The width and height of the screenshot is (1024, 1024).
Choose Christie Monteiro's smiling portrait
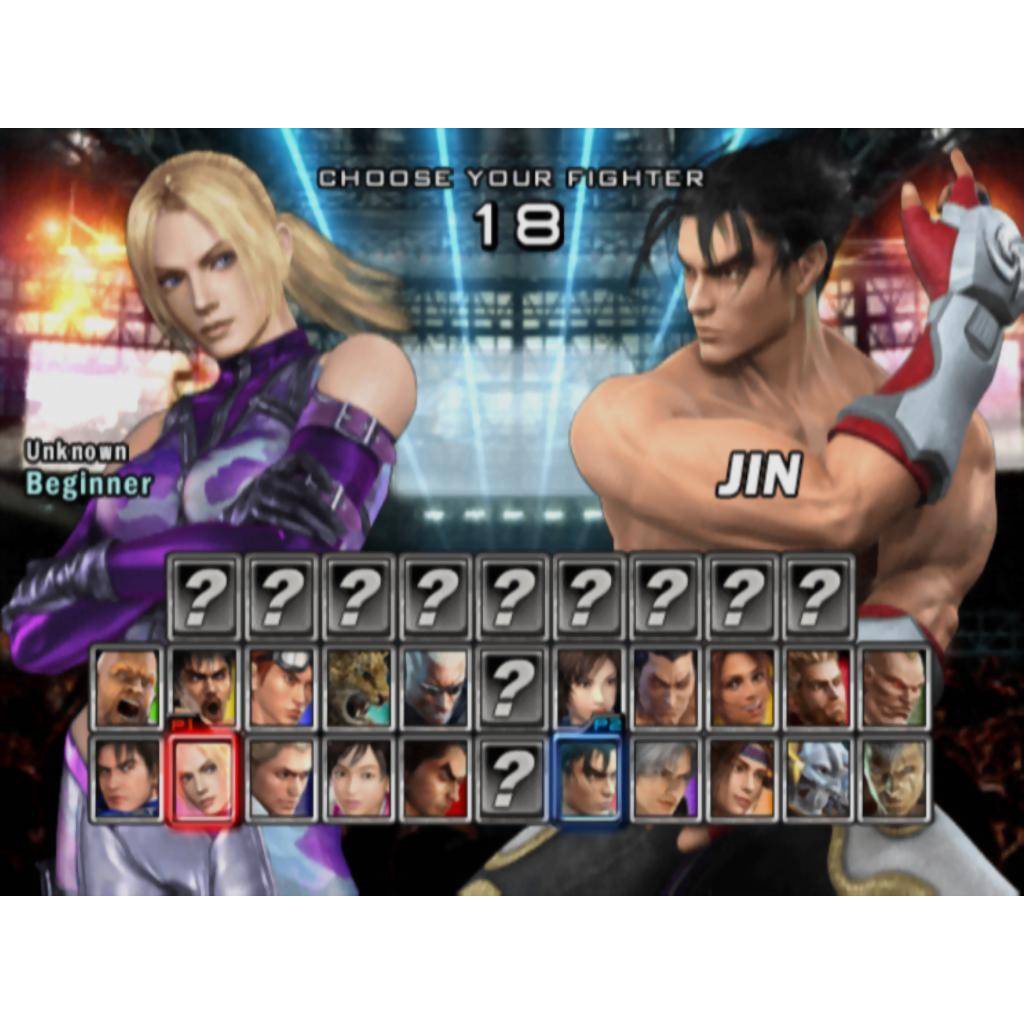coord(742,688)
